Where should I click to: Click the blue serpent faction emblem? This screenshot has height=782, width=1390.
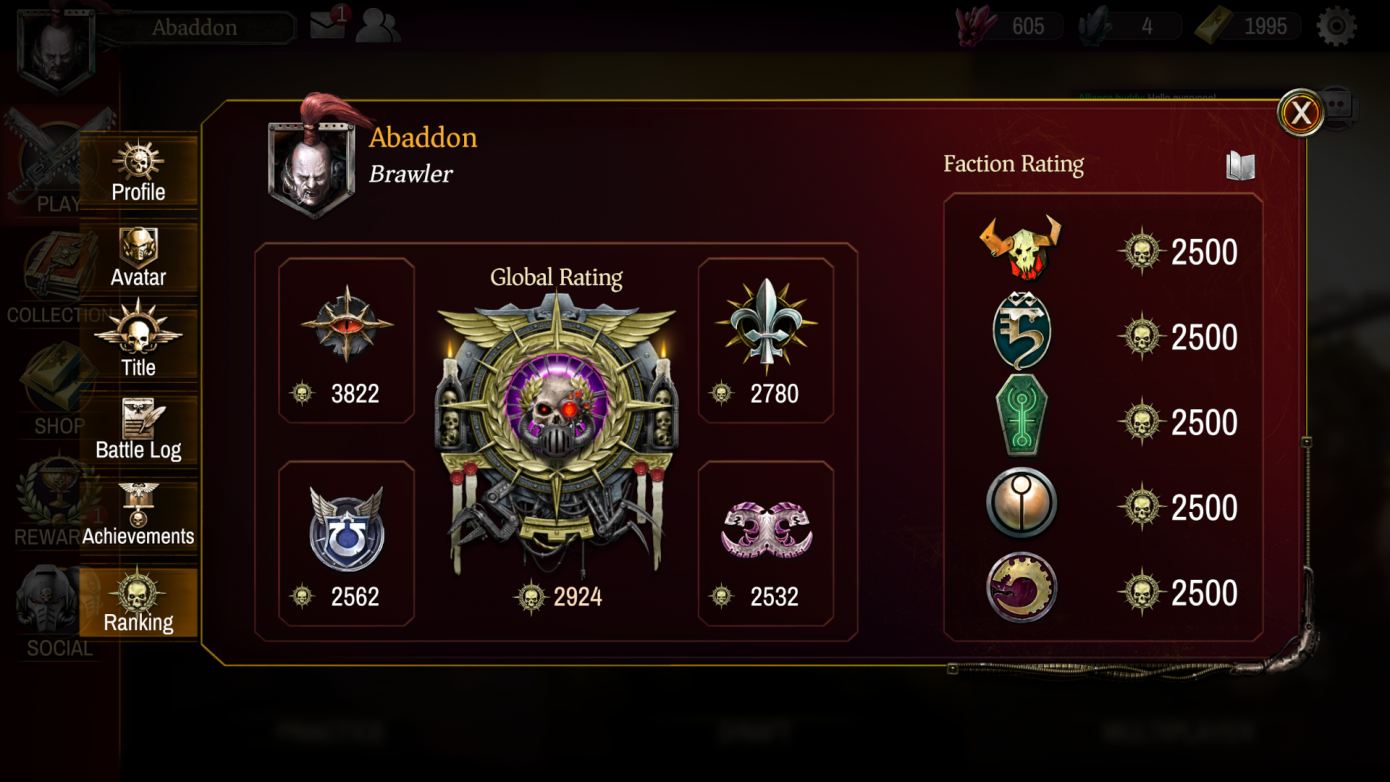coord(1021,336)
